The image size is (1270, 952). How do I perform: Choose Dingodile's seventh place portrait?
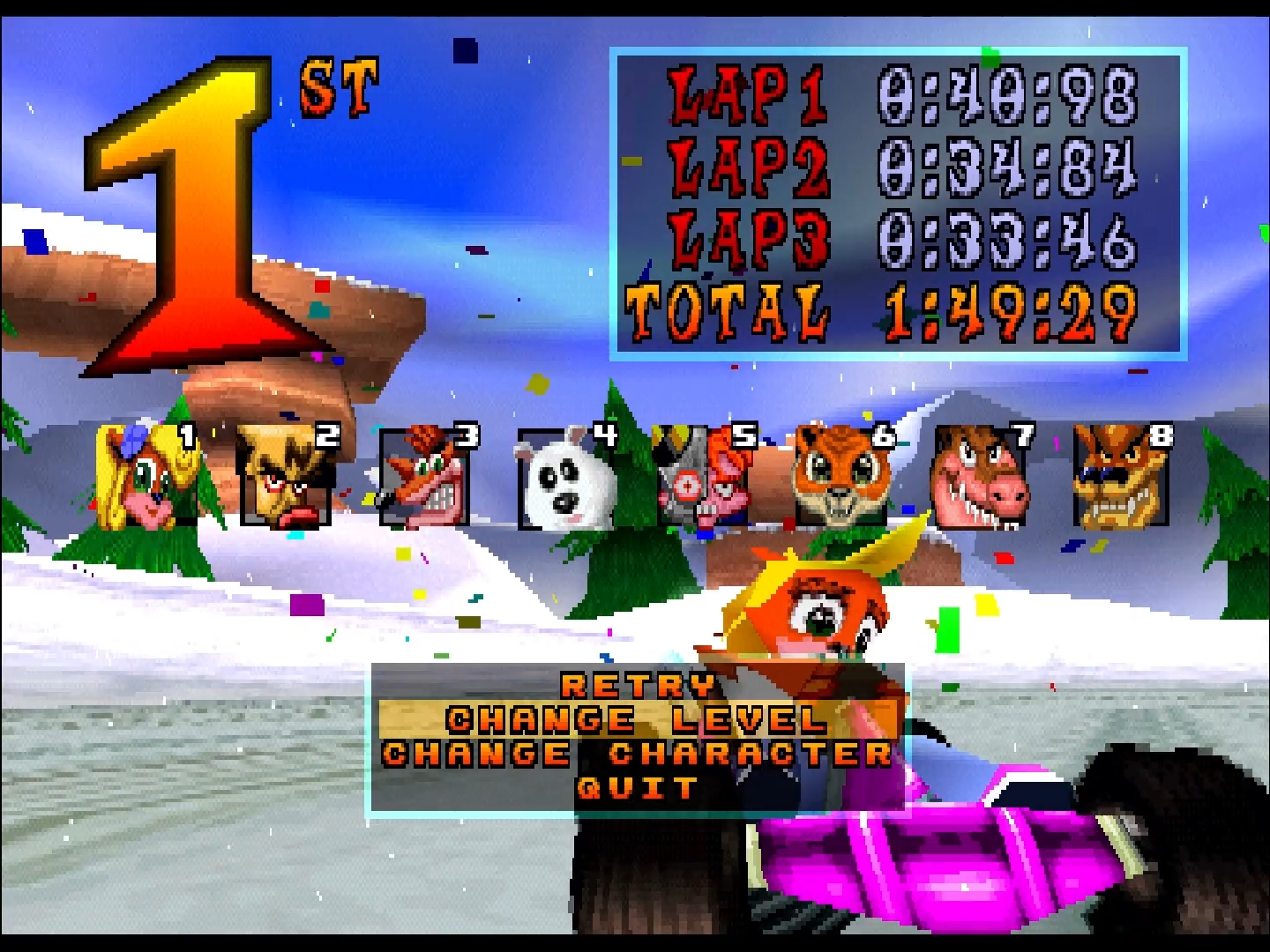pos(981,477)
